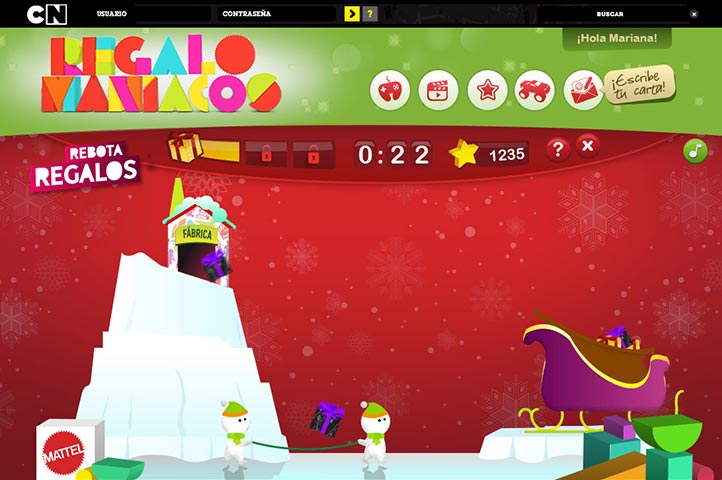Viewport: 722px width, 480px height.
Task: Open the toy truck section icon
Action: (x=535, y=90)
